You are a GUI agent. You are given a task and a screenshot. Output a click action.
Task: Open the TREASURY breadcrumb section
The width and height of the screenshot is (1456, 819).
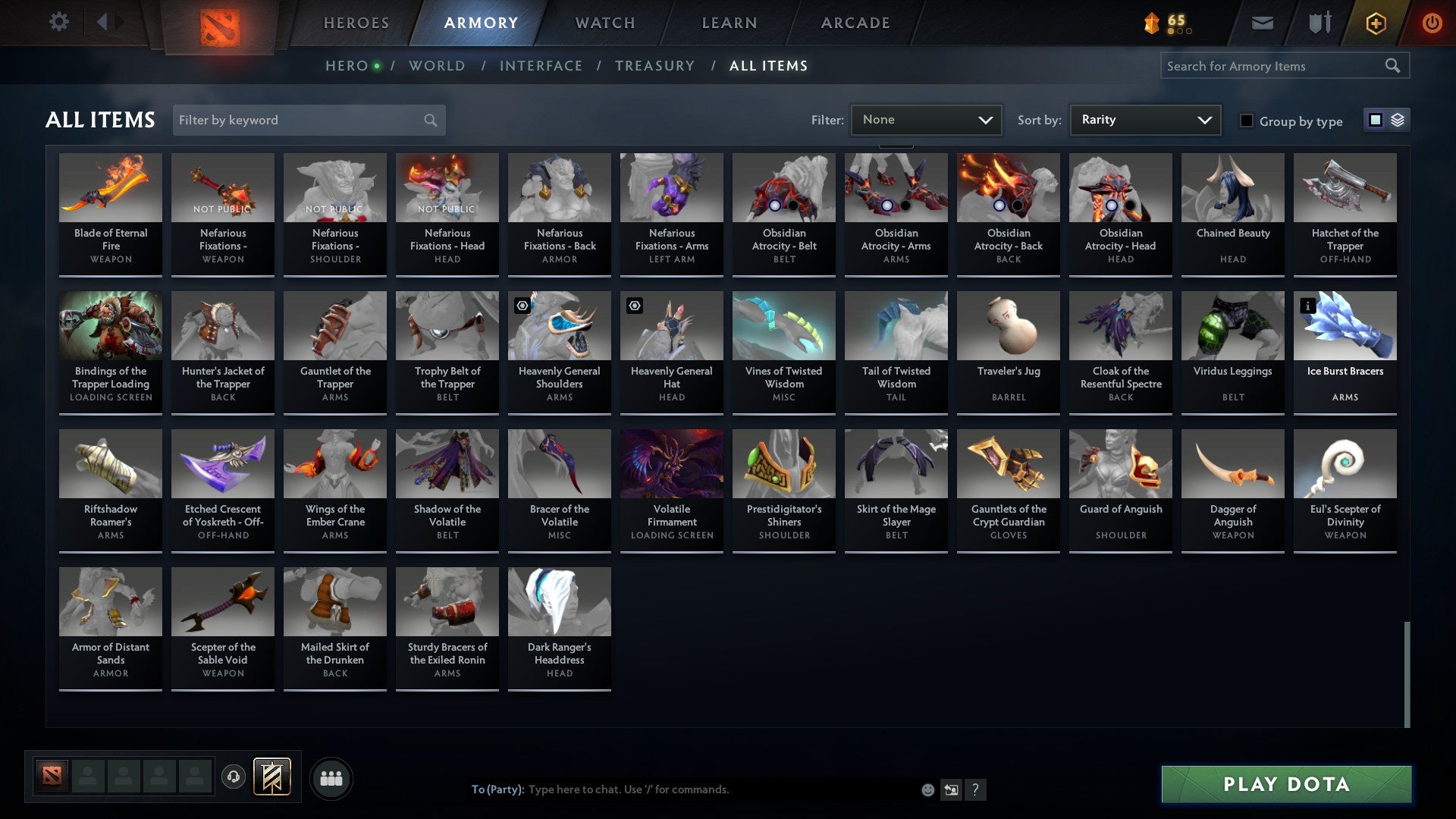(654, 66)
